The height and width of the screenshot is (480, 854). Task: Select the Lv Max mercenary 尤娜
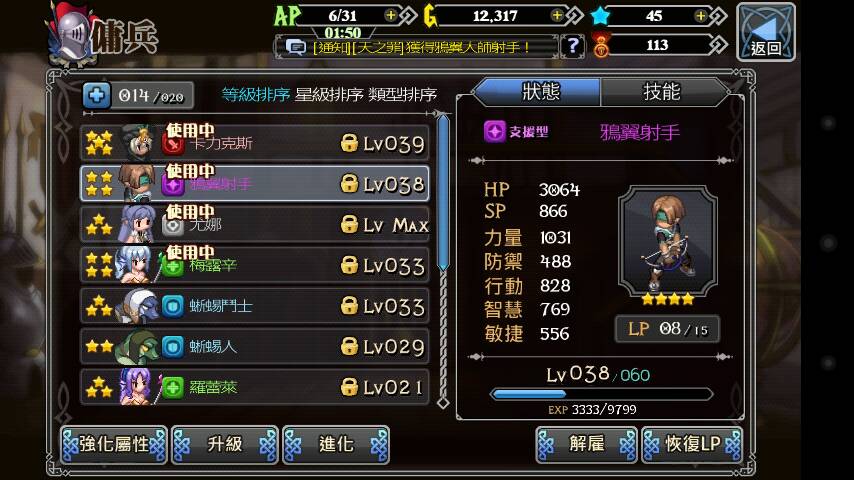(x=255, y=225)
